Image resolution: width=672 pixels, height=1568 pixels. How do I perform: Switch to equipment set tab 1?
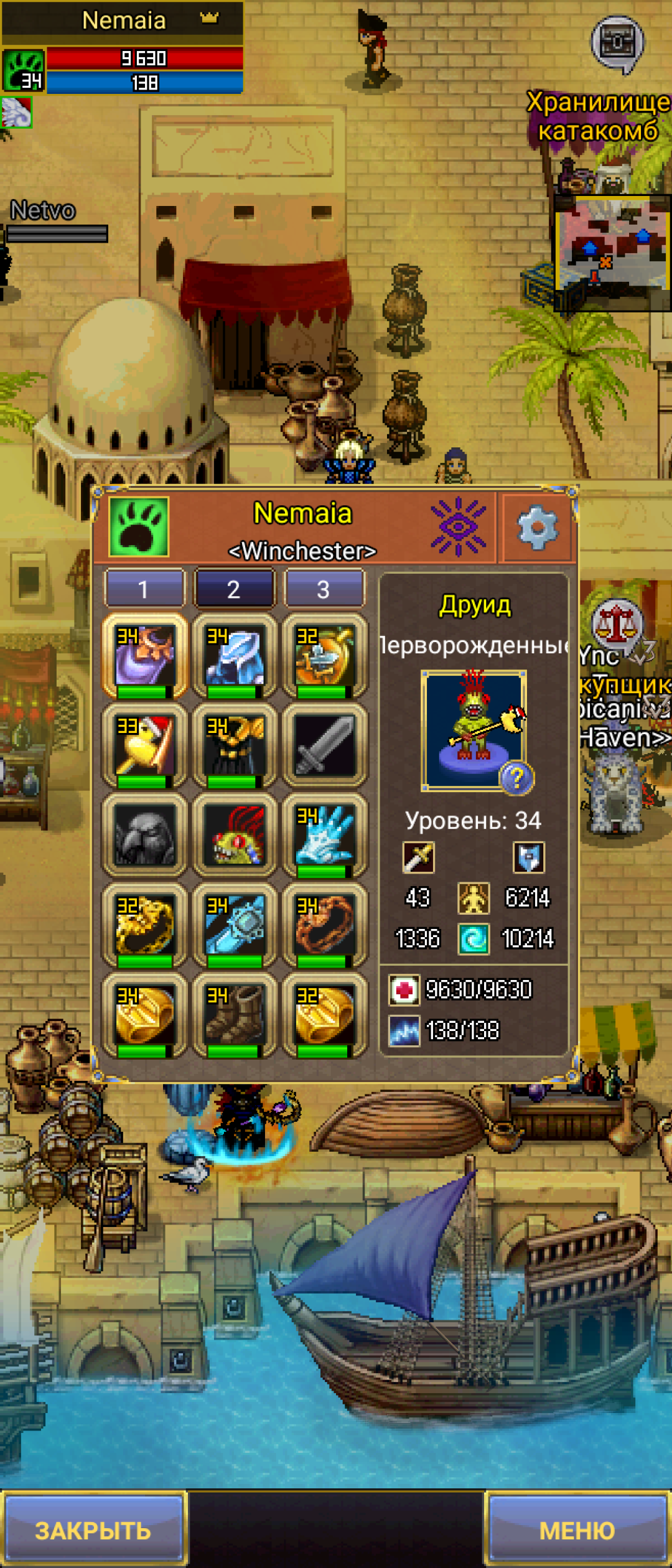click(144, 589)
